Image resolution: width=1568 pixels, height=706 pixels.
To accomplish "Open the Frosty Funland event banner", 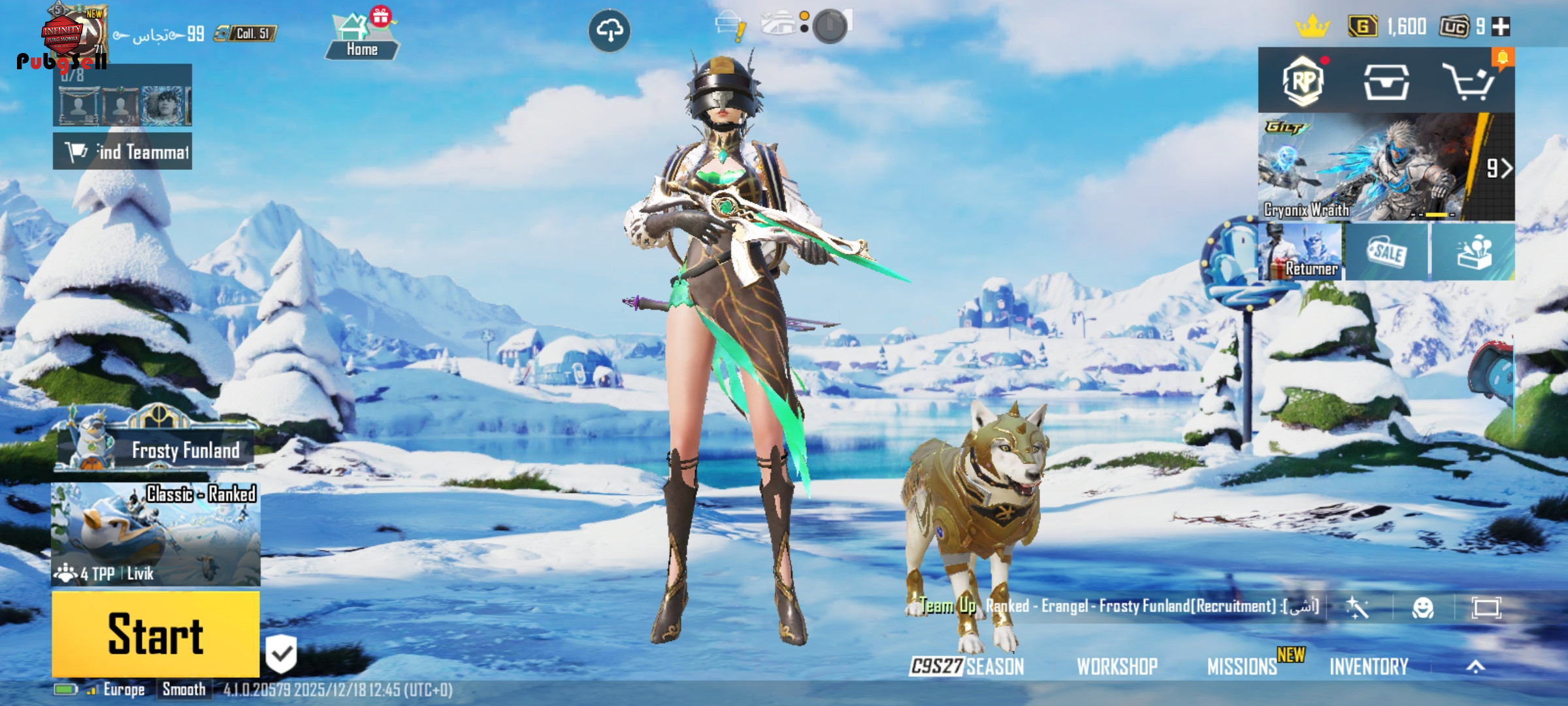I will 157,448.
